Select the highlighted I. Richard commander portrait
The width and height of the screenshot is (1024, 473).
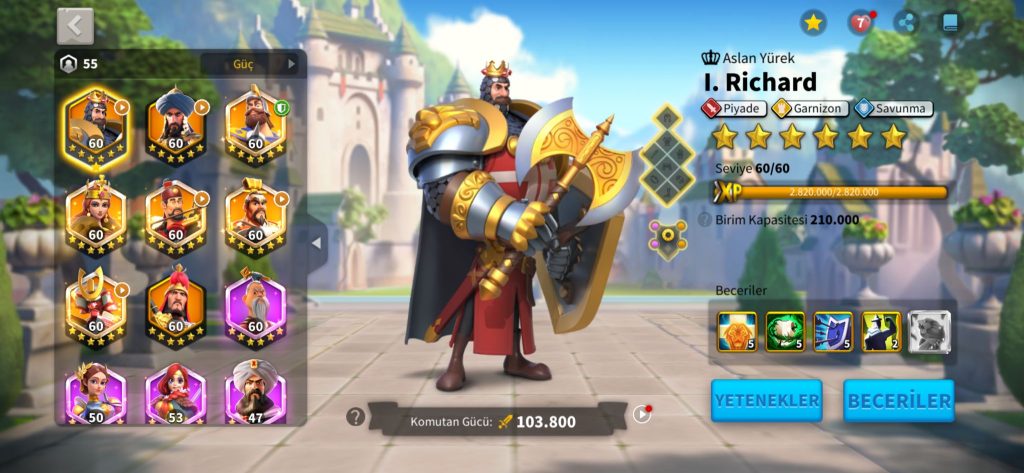point(96,127)
